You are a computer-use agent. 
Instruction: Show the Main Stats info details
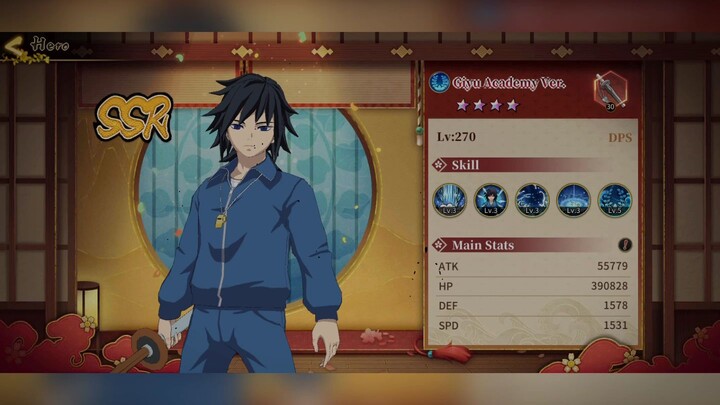(x=625, y=245)
